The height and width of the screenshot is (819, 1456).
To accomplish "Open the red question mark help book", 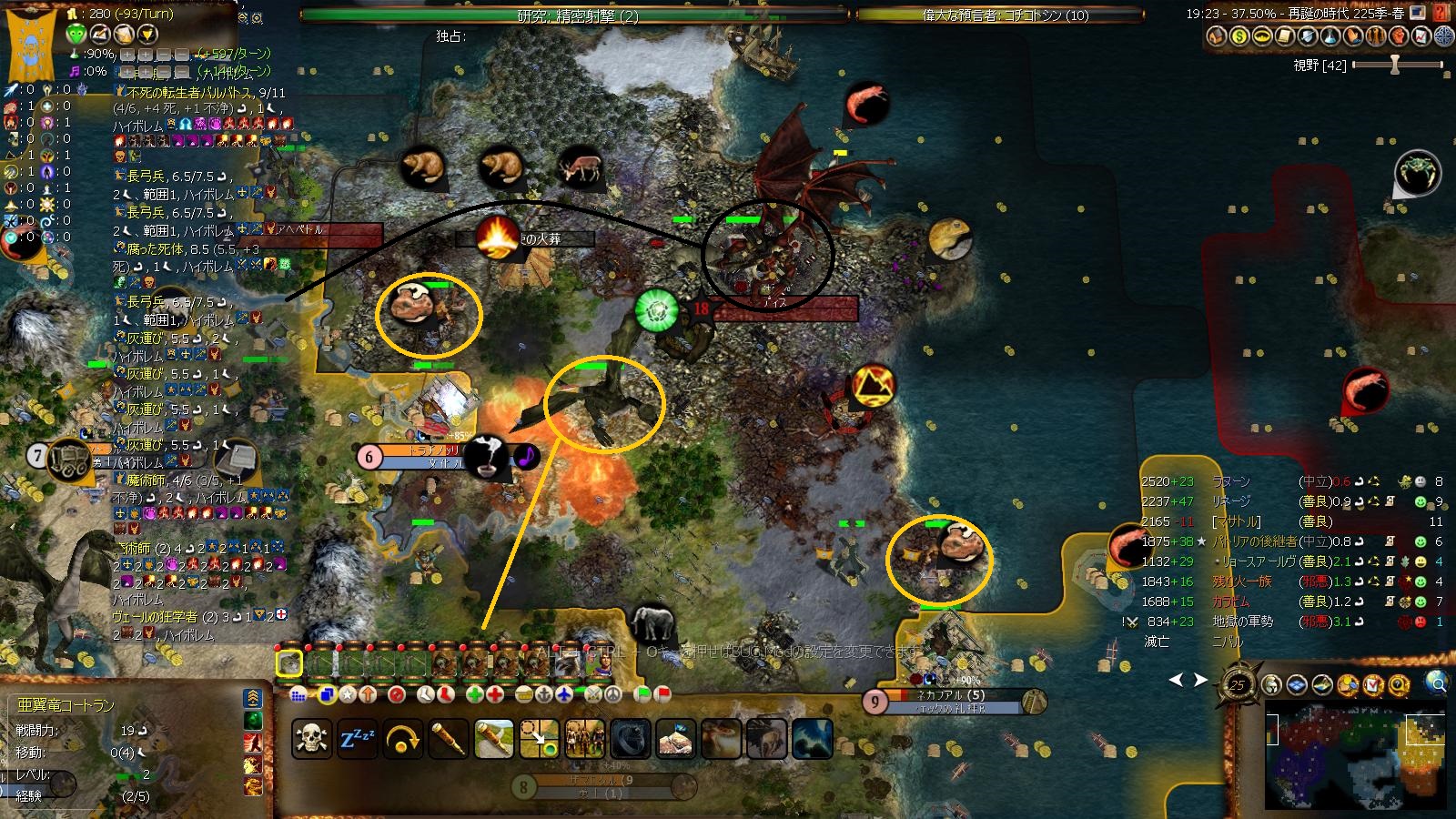I will point(1441,14).
